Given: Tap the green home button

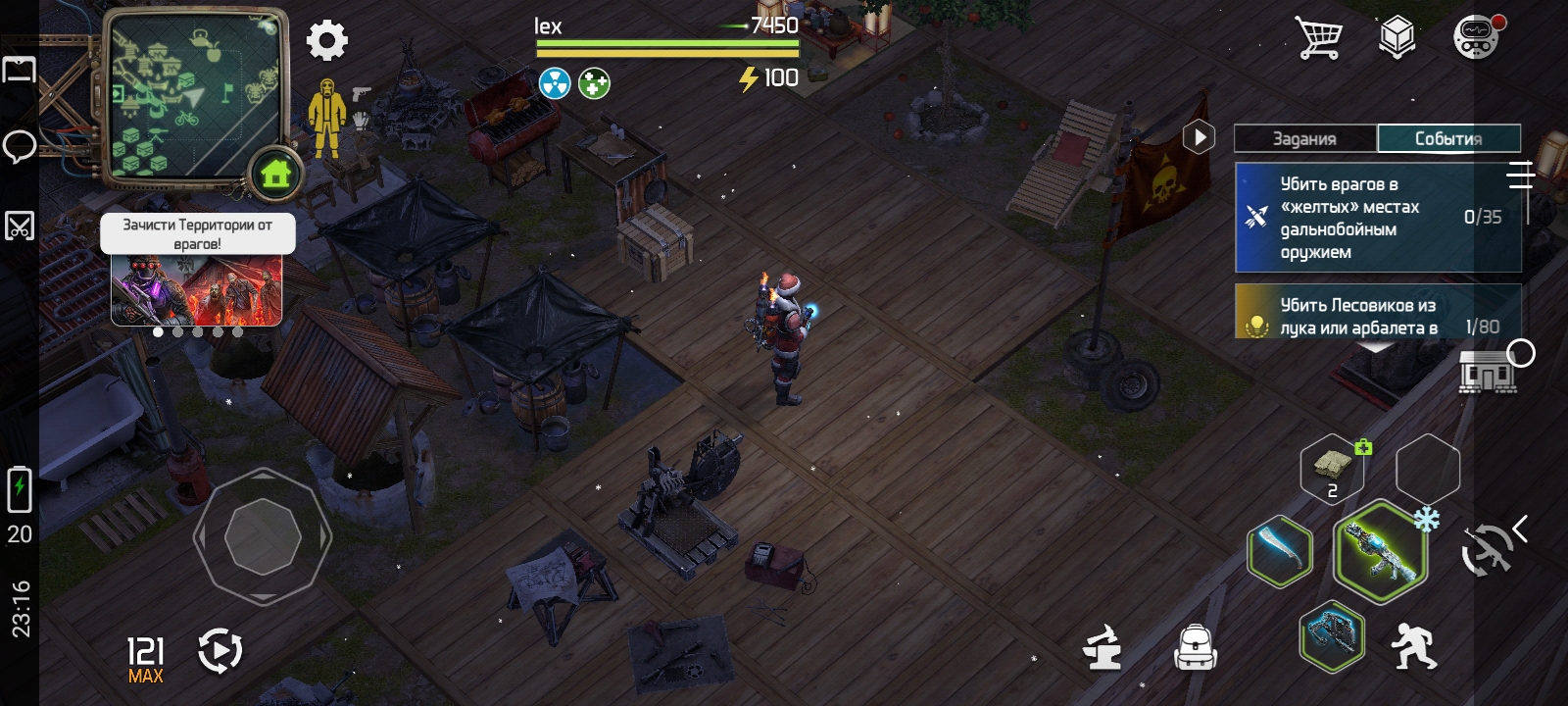Looking at the screenshot, I should [x=275, y=175].
